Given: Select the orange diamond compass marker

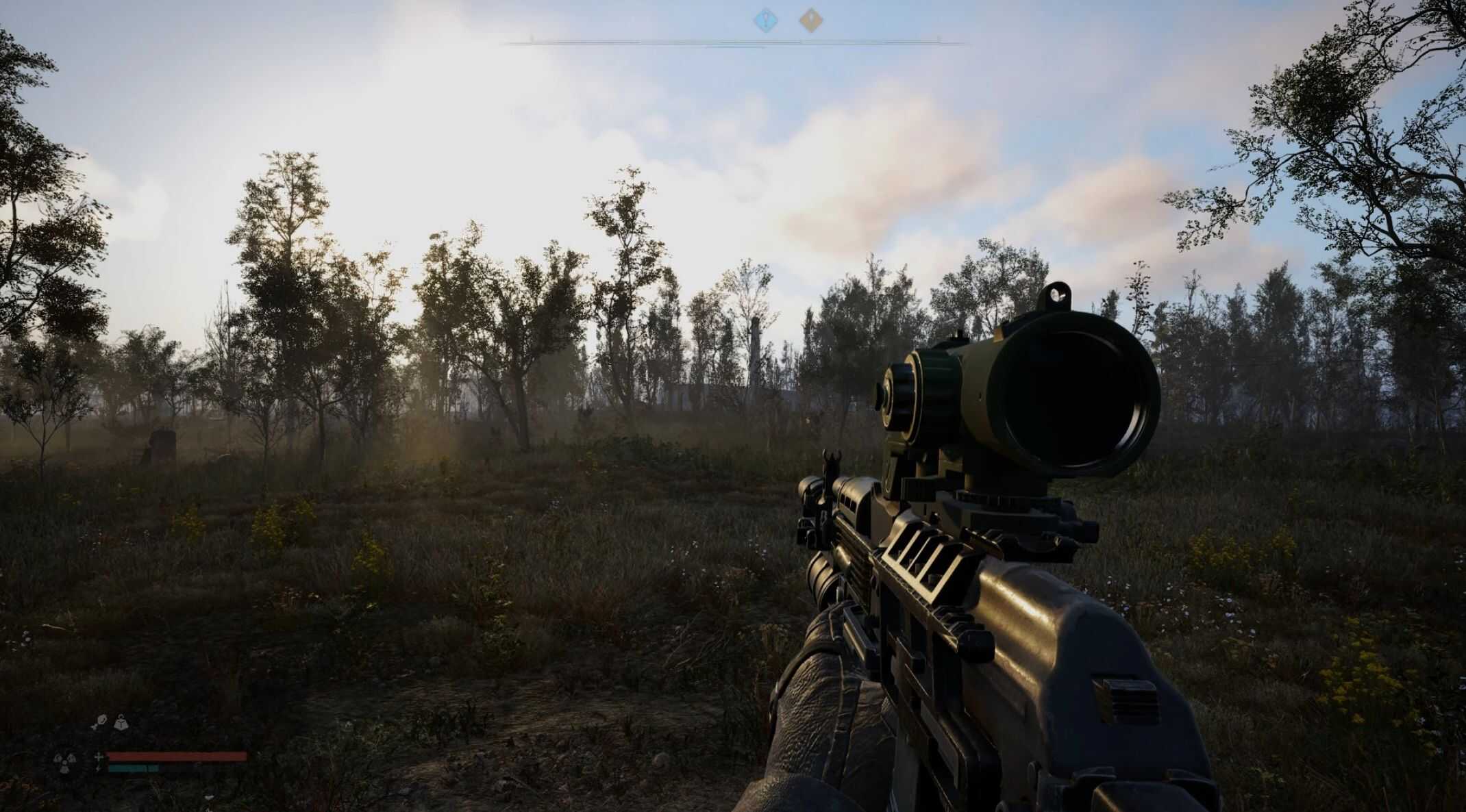Looking at the screenshot, I should 810,20.
